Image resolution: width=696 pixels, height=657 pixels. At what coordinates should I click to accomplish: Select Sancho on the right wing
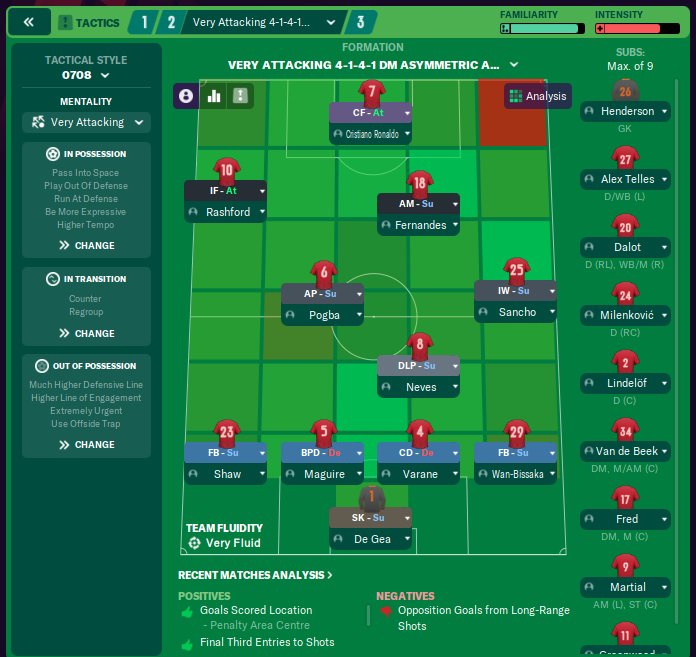(x=517, y=312)
